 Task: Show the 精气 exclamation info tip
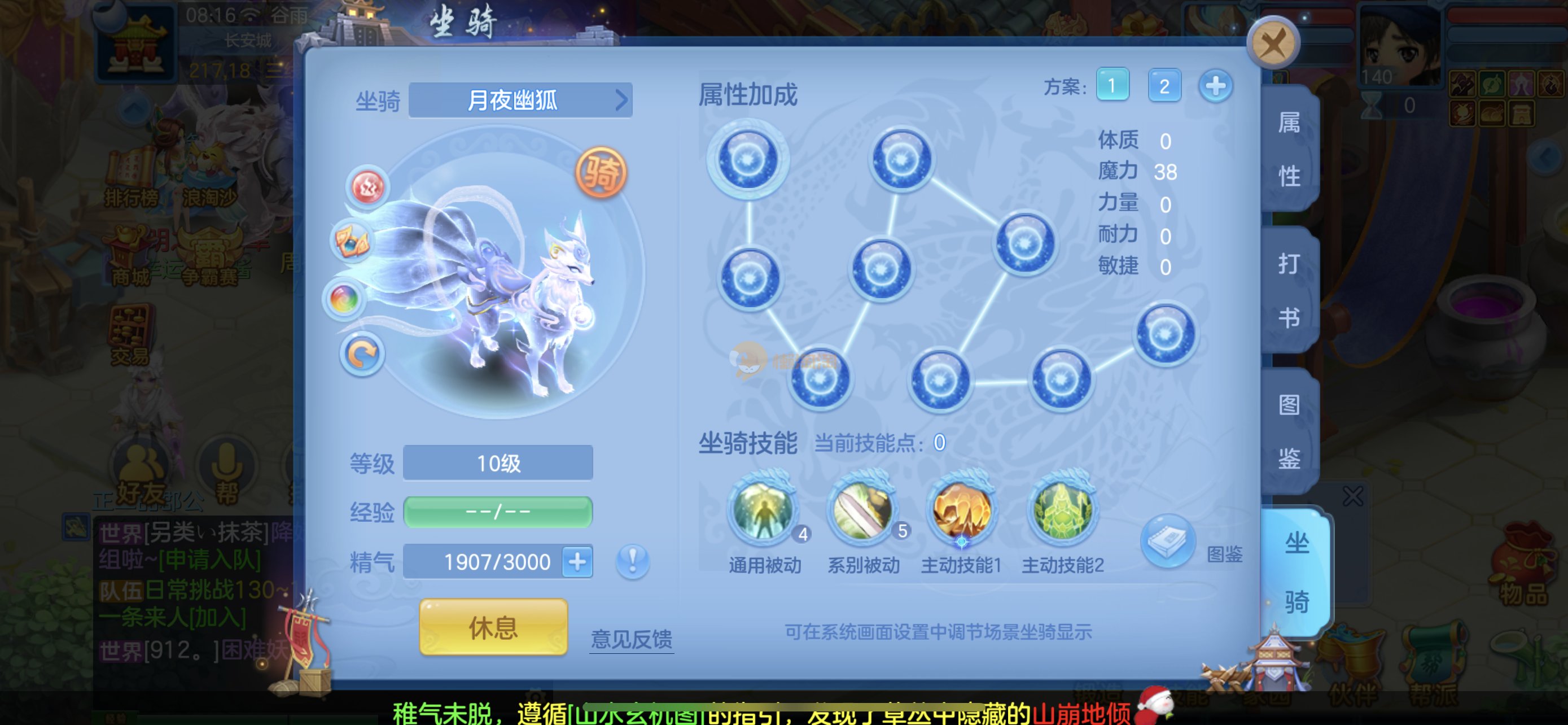pyautogui.click(x=632, y=561)
